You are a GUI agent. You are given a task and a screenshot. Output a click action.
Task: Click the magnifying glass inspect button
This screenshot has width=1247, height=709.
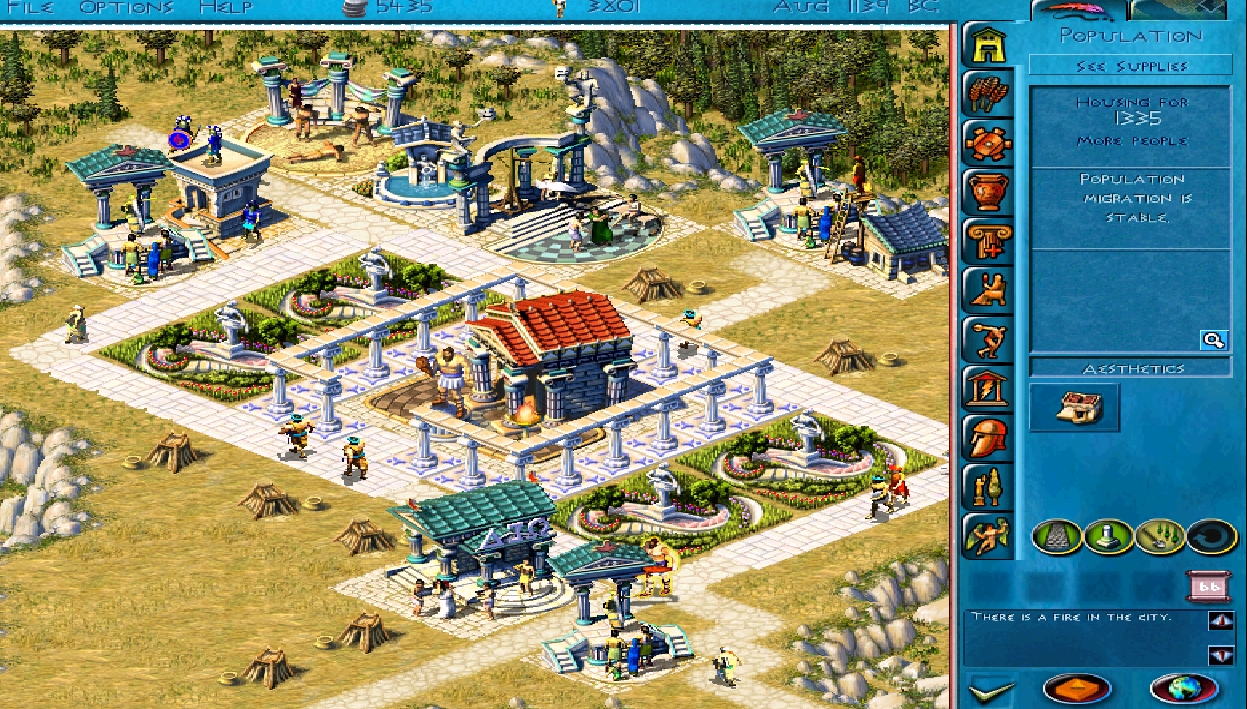pyautogui.click(x=1214, y=340)
